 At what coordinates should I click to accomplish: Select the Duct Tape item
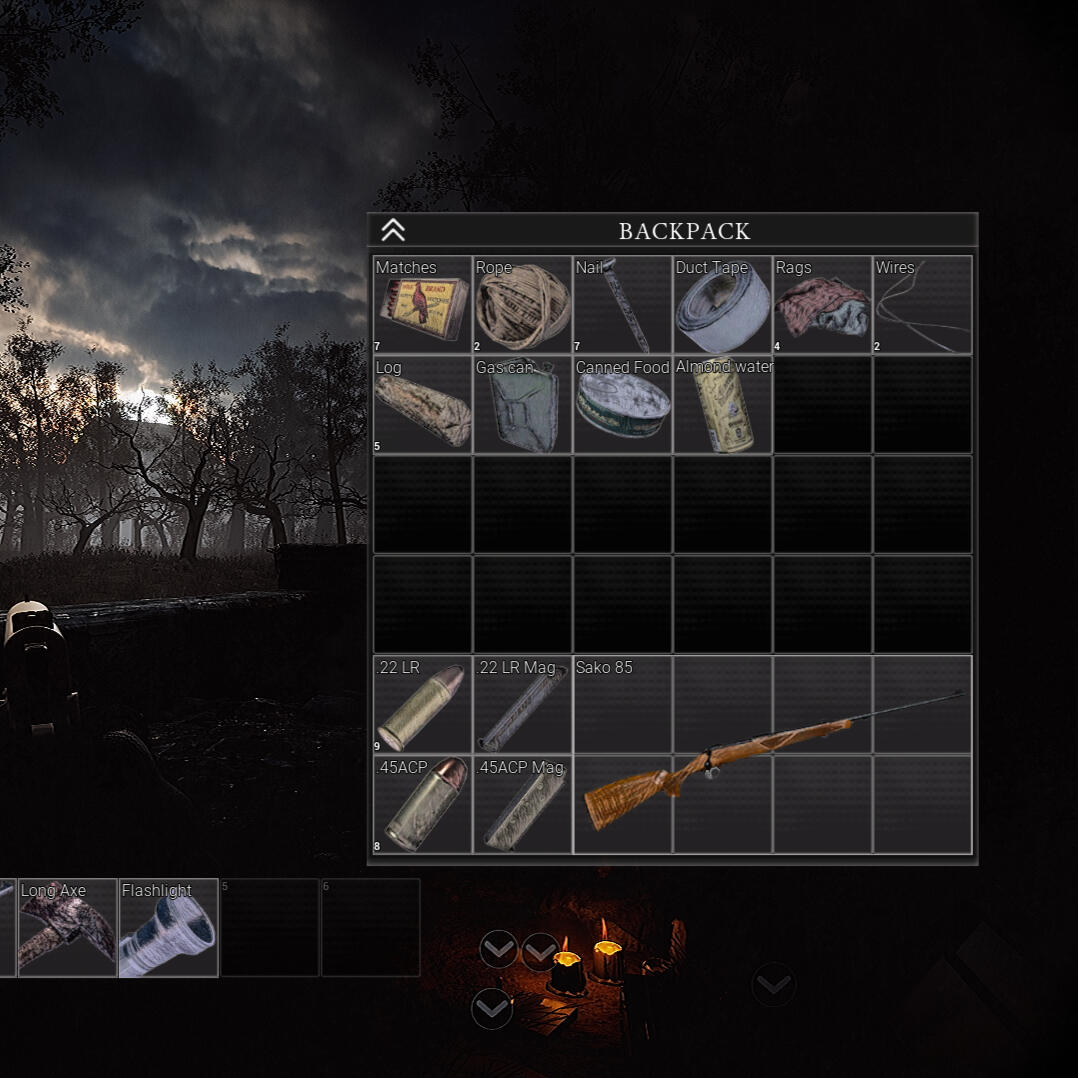coord(722,305)
